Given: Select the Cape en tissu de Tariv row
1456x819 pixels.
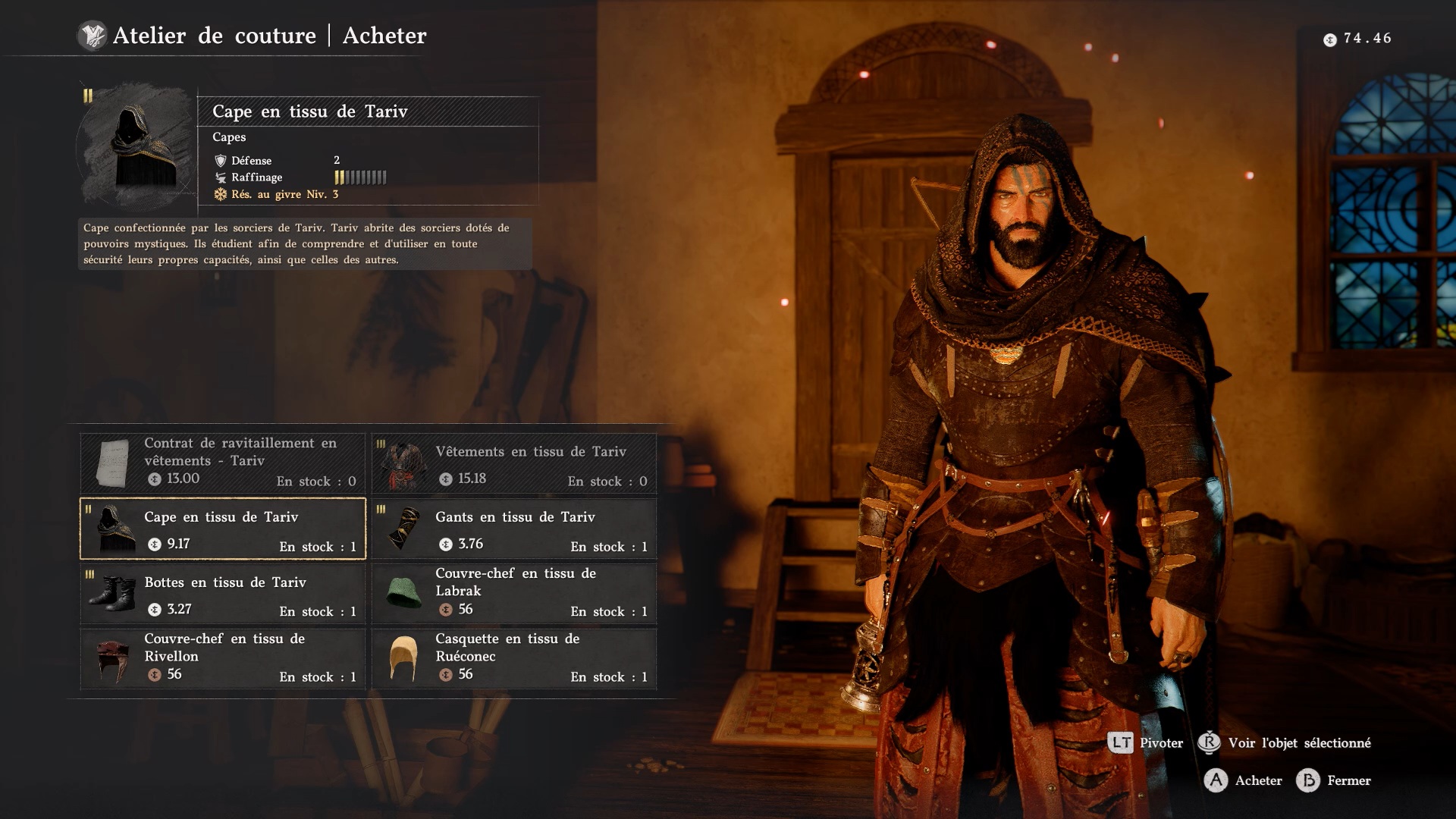Looking at the screenshot, I should pyautogui.click(x=223, y=529).
